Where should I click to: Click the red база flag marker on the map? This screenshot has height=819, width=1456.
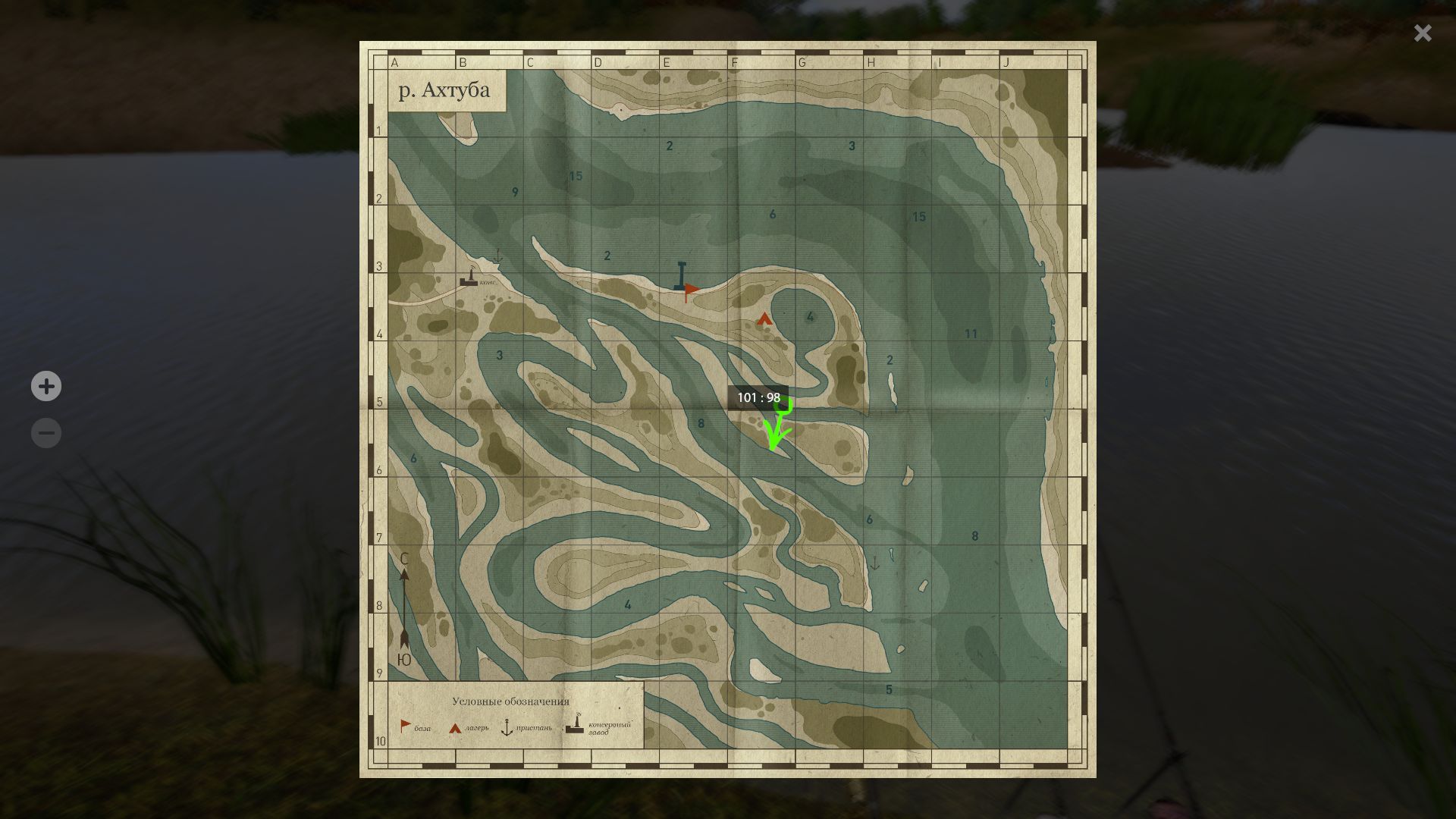tap(690, 289)
